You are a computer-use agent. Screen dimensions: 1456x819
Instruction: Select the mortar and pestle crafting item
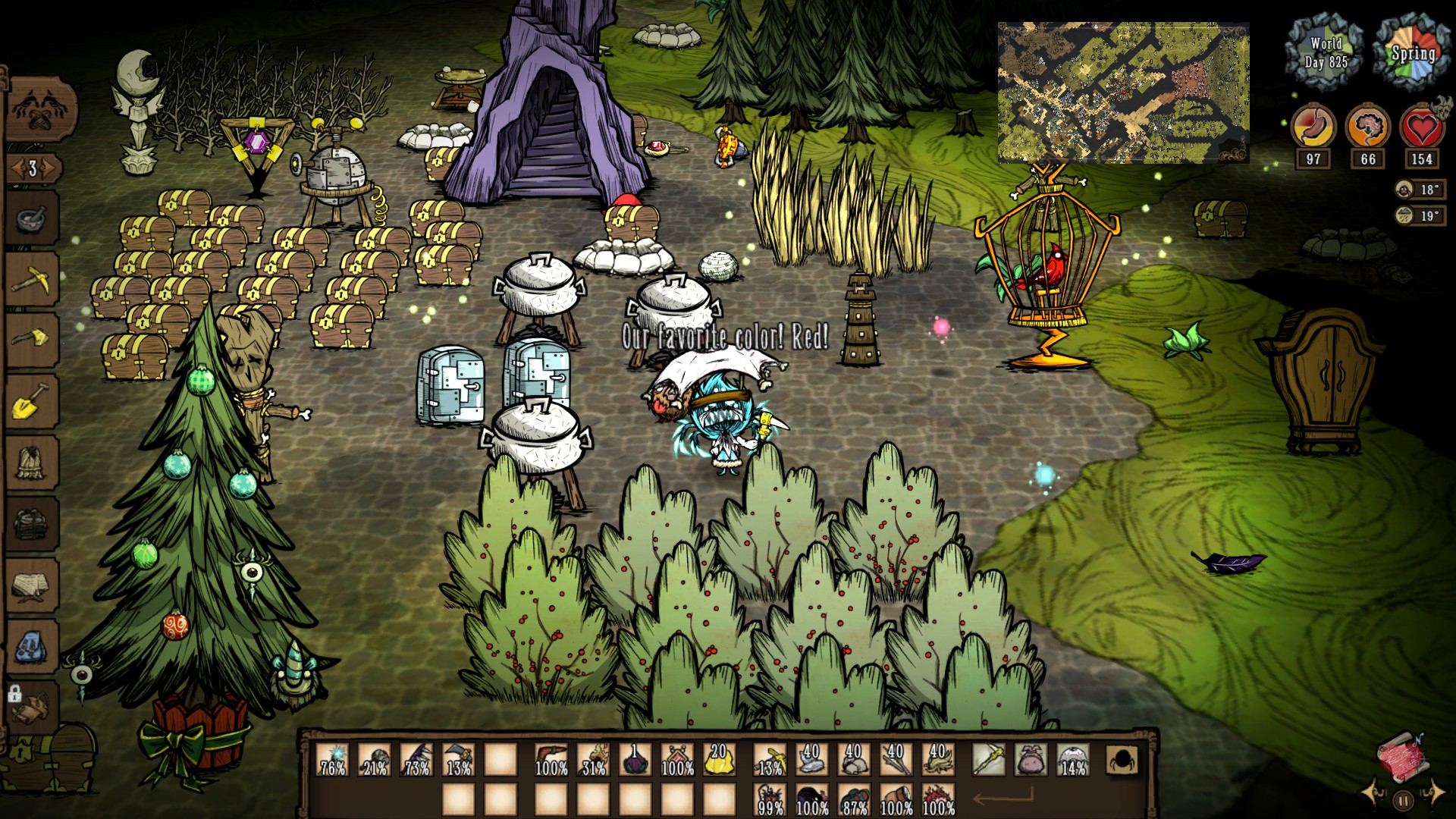32,218
